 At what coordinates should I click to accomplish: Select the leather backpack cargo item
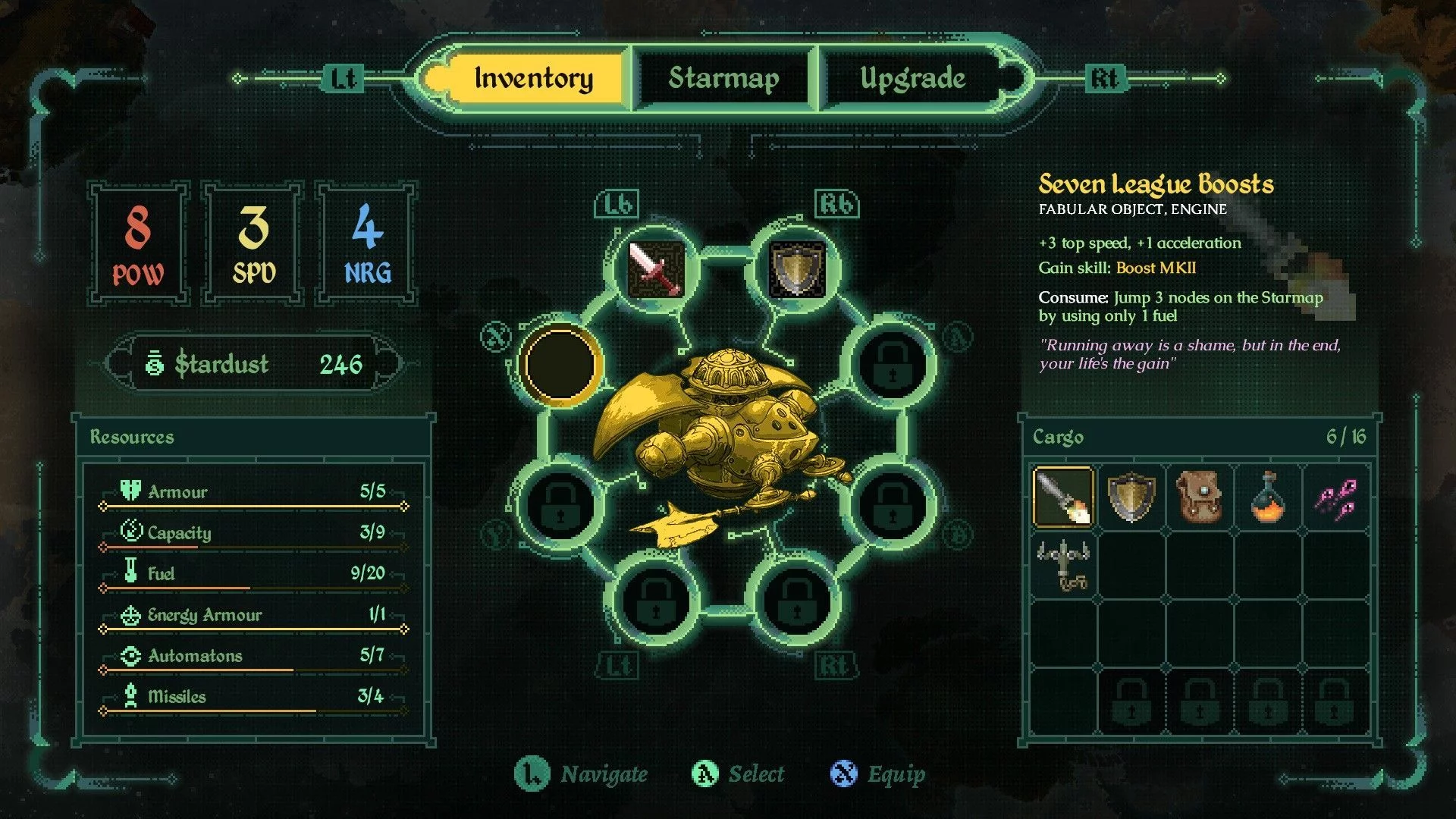click(x=1199, y=497)
